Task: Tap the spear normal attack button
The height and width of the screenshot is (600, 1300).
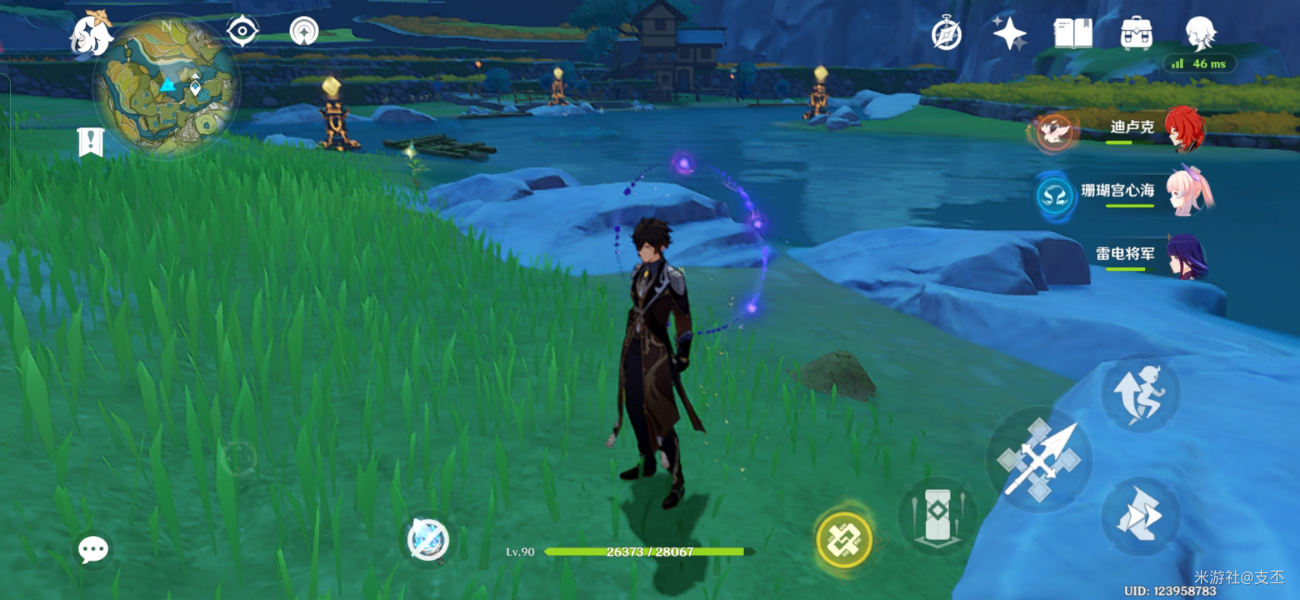Action: click(1039, 460)
